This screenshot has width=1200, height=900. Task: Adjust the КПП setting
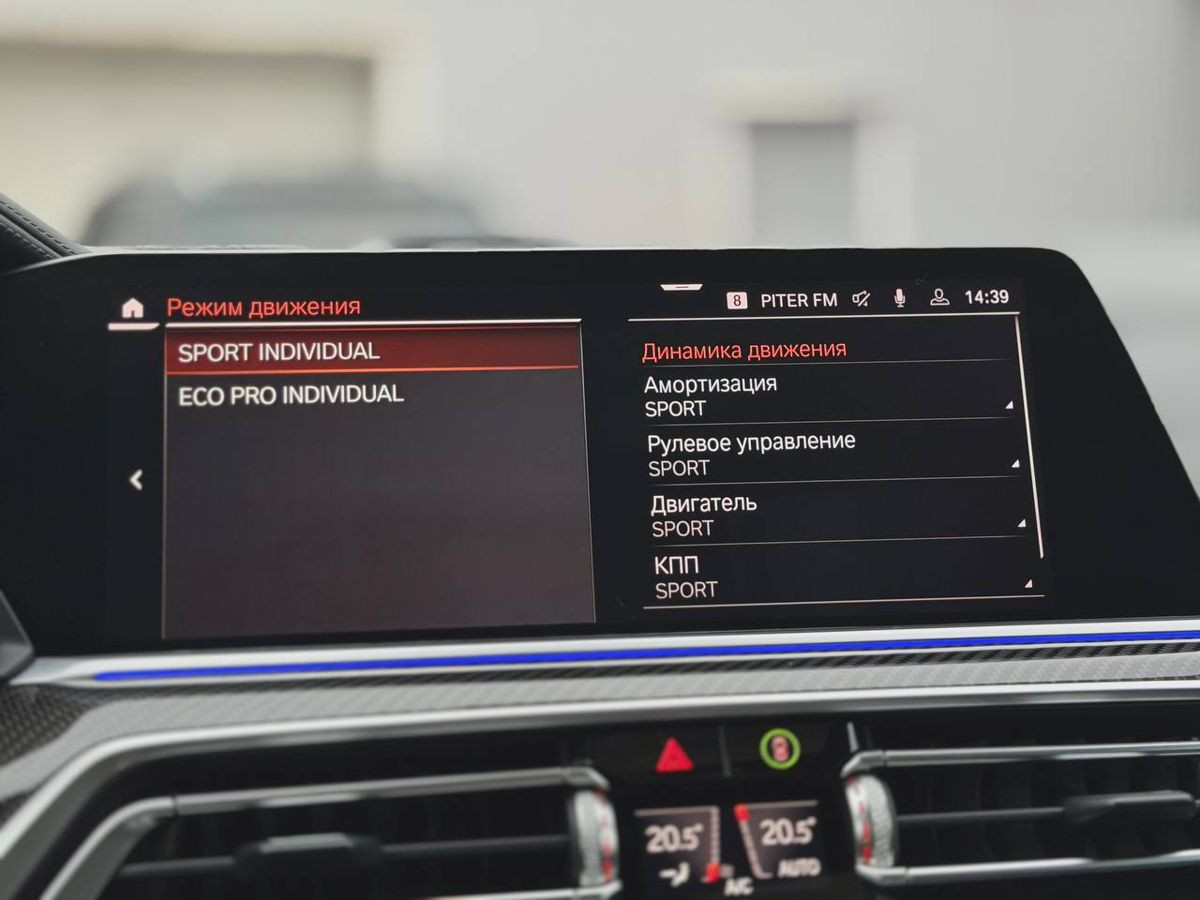click(838, 577)
